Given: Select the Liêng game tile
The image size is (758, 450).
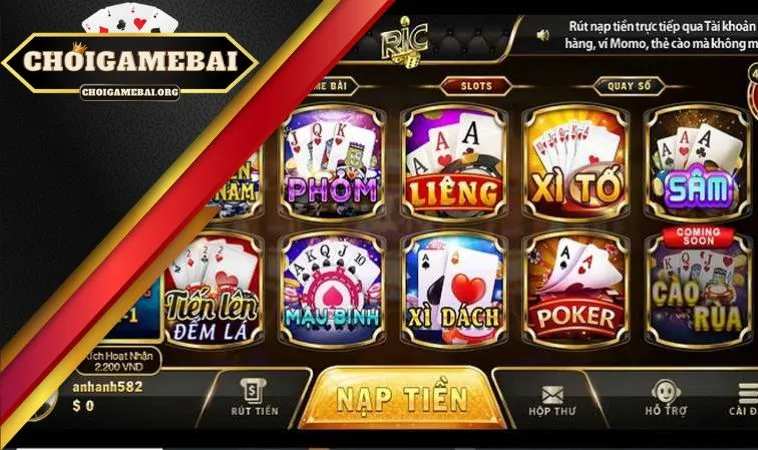Looking at the screenshot, I should click(x=453, y=163).
